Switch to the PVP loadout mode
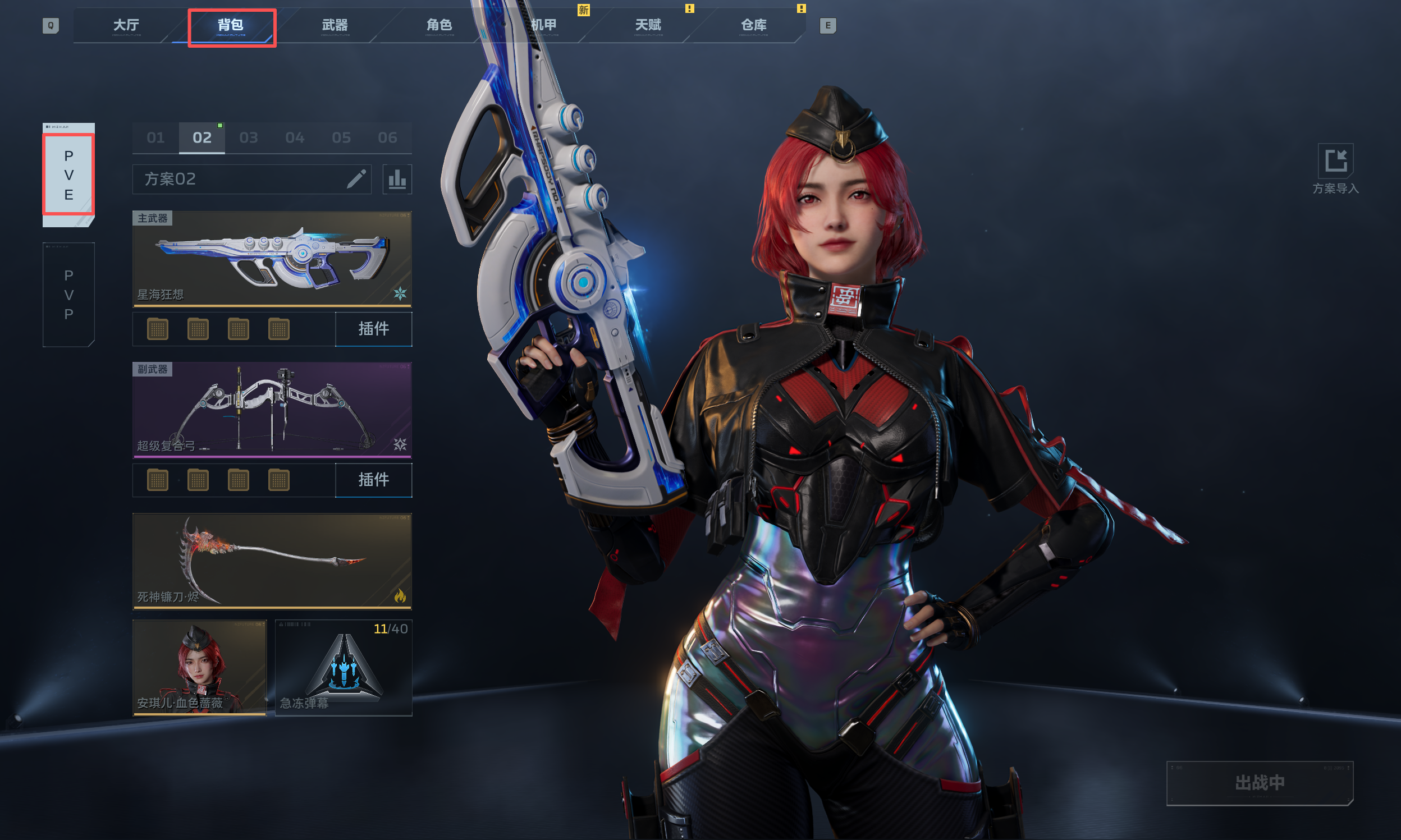Viewport: 1401px width, 840px height. point(68,295)
